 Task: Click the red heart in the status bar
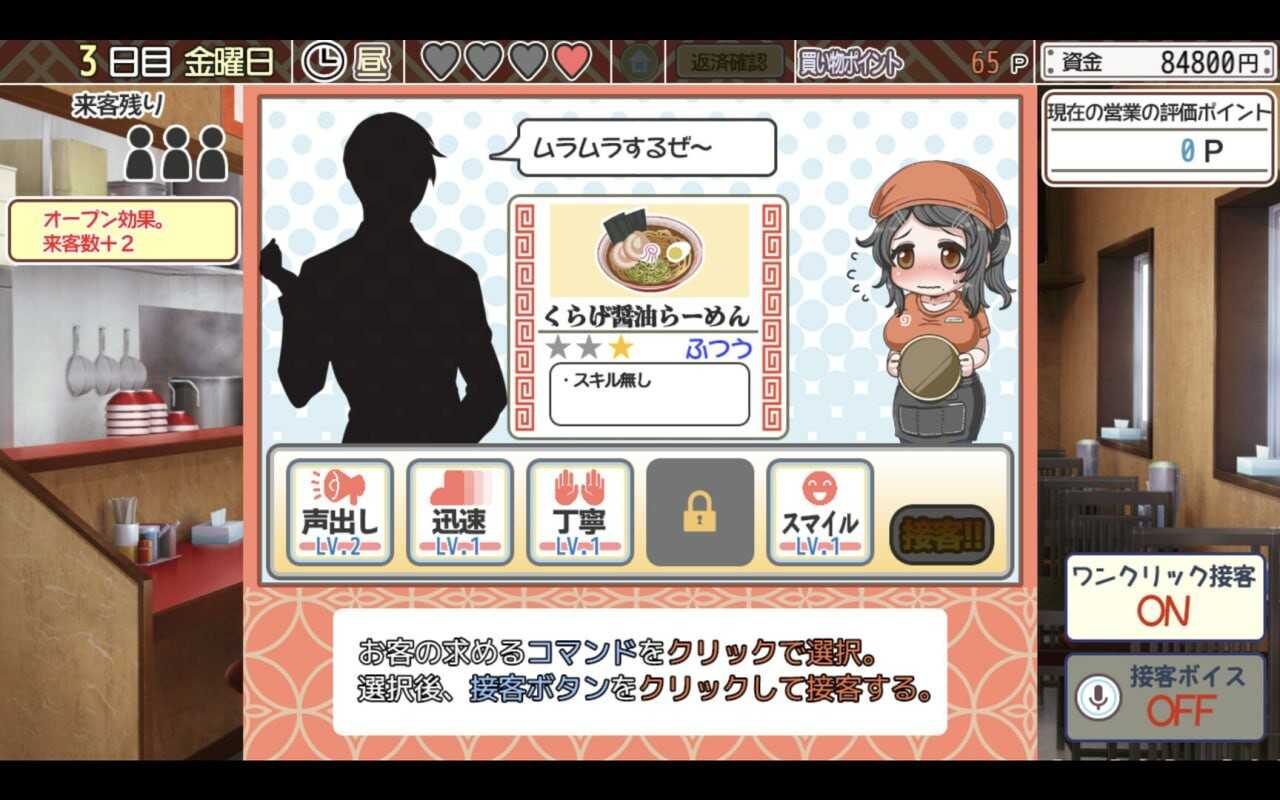(571, 58)
